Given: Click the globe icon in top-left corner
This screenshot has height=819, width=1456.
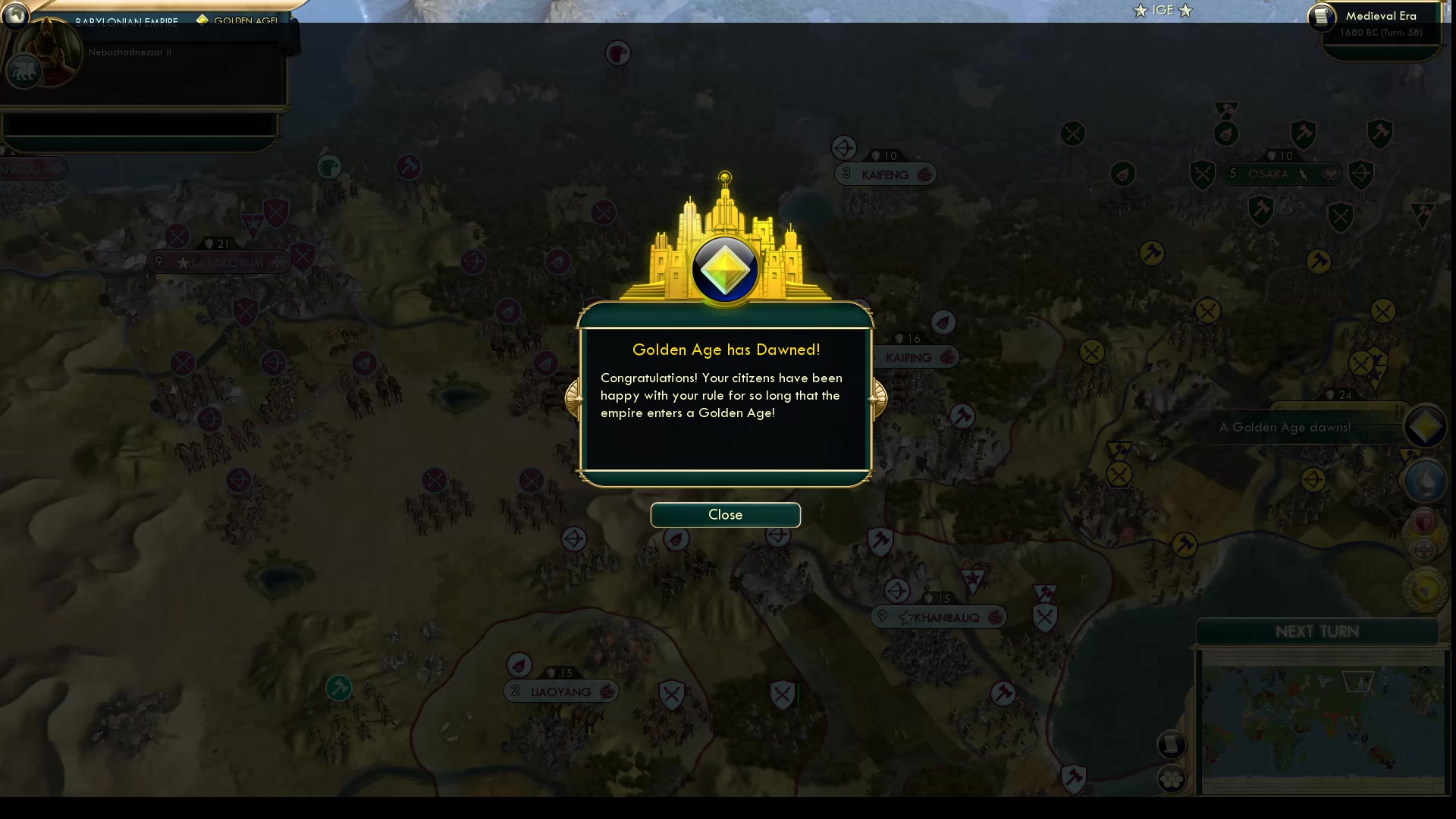Looking at the screenshot, I should click(14, 15).
